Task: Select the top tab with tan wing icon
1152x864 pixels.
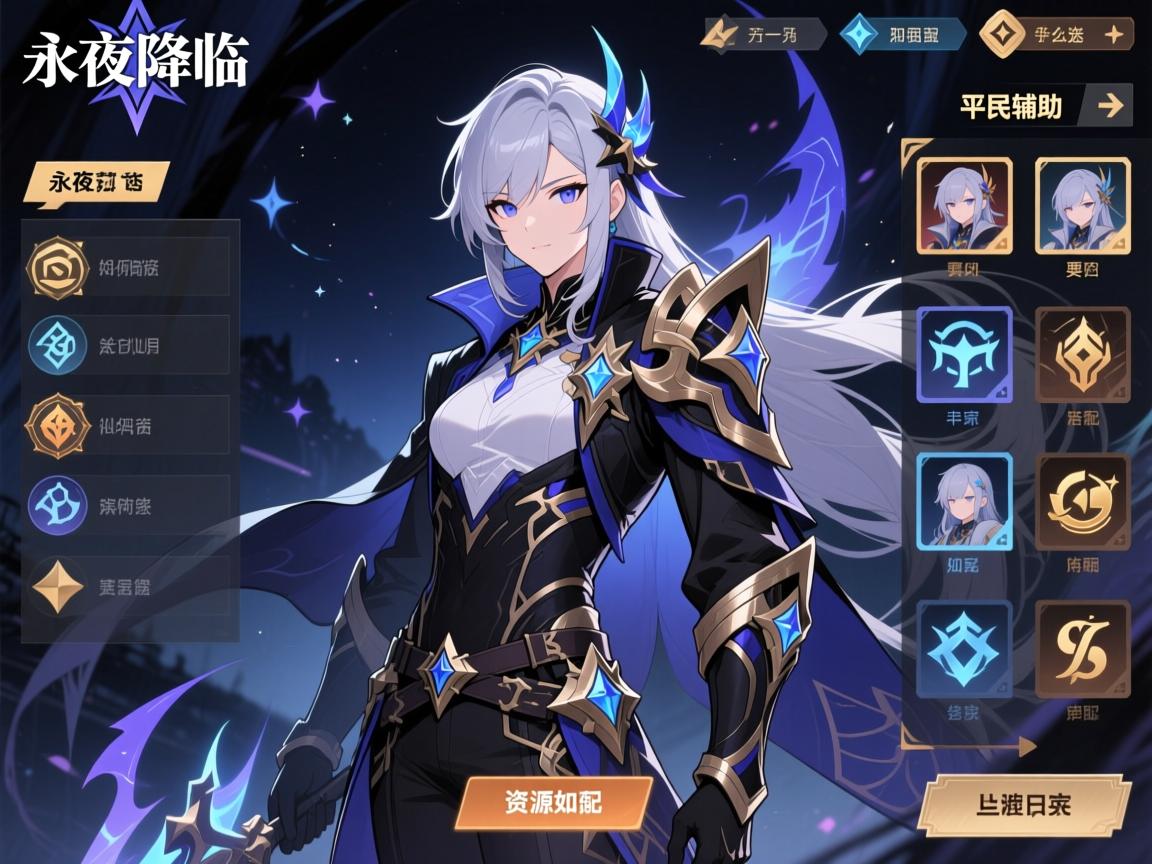Action: [764, 35]
